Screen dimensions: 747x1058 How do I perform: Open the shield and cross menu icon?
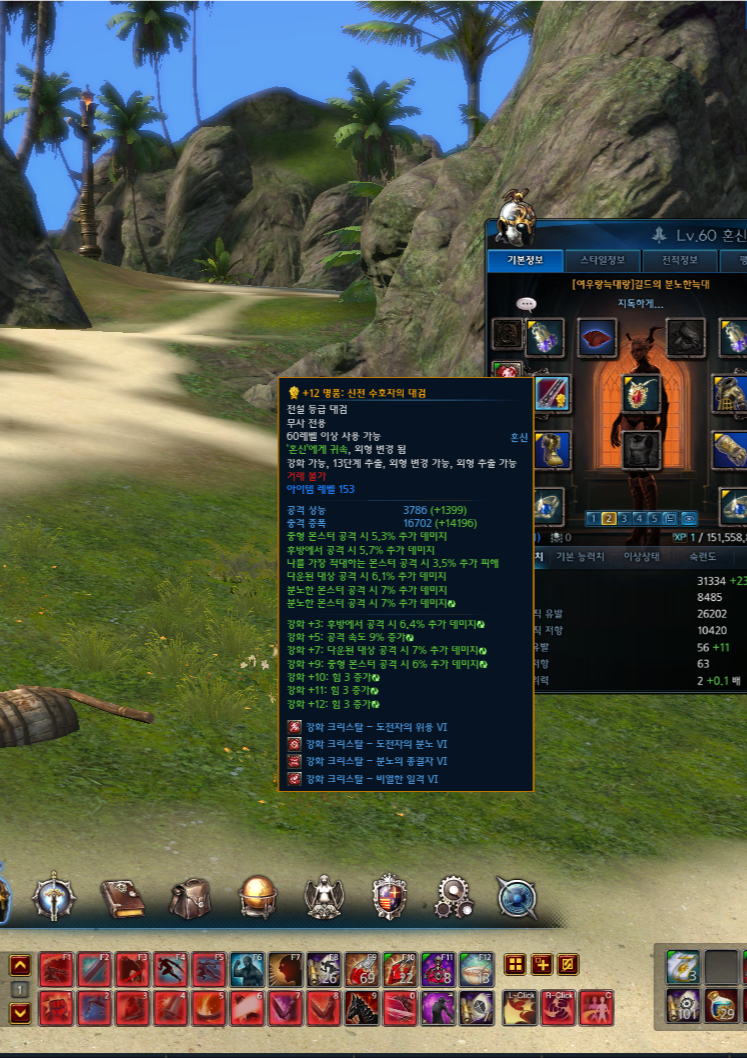389,897
